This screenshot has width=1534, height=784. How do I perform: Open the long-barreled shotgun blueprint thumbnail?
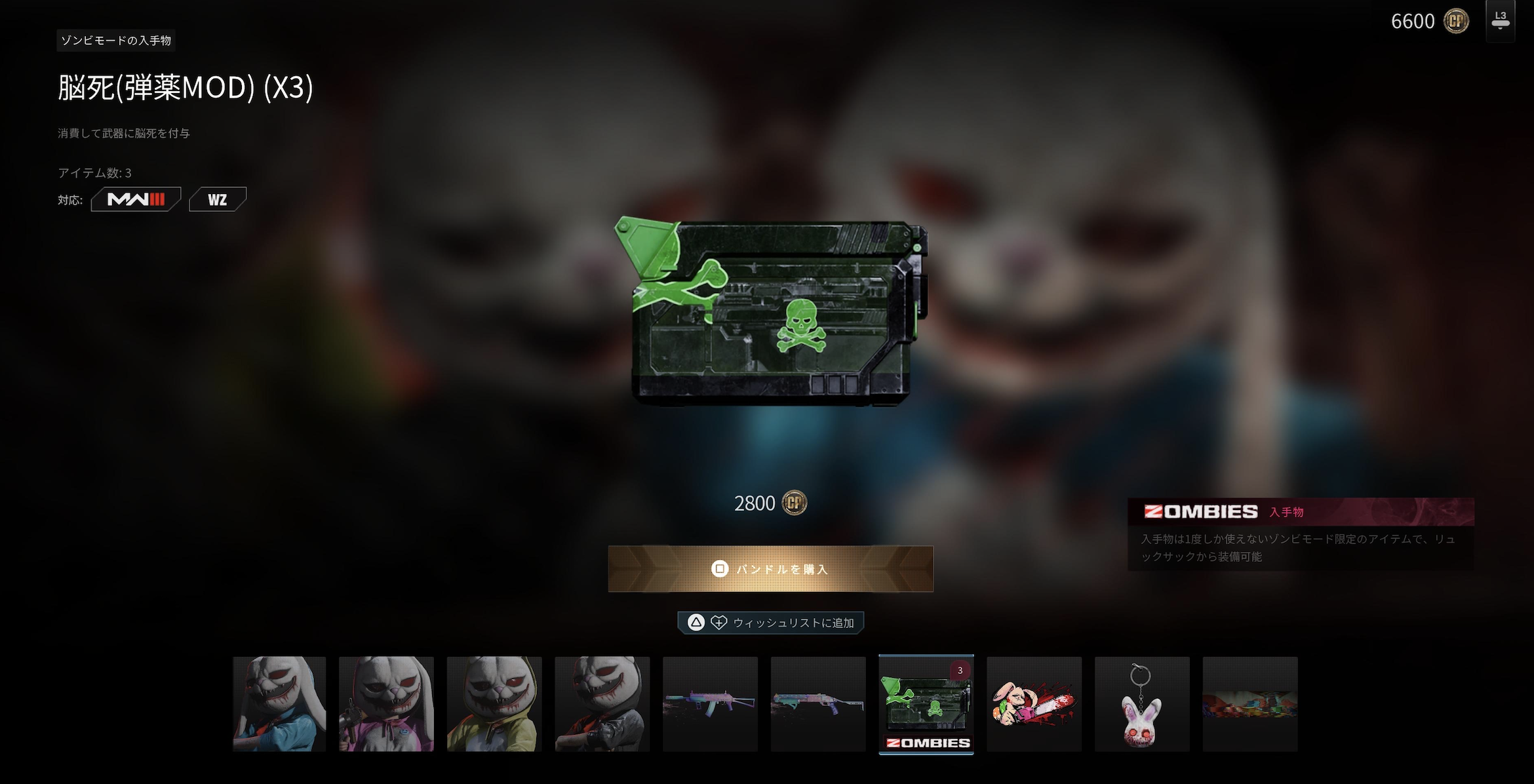point(818,704)
